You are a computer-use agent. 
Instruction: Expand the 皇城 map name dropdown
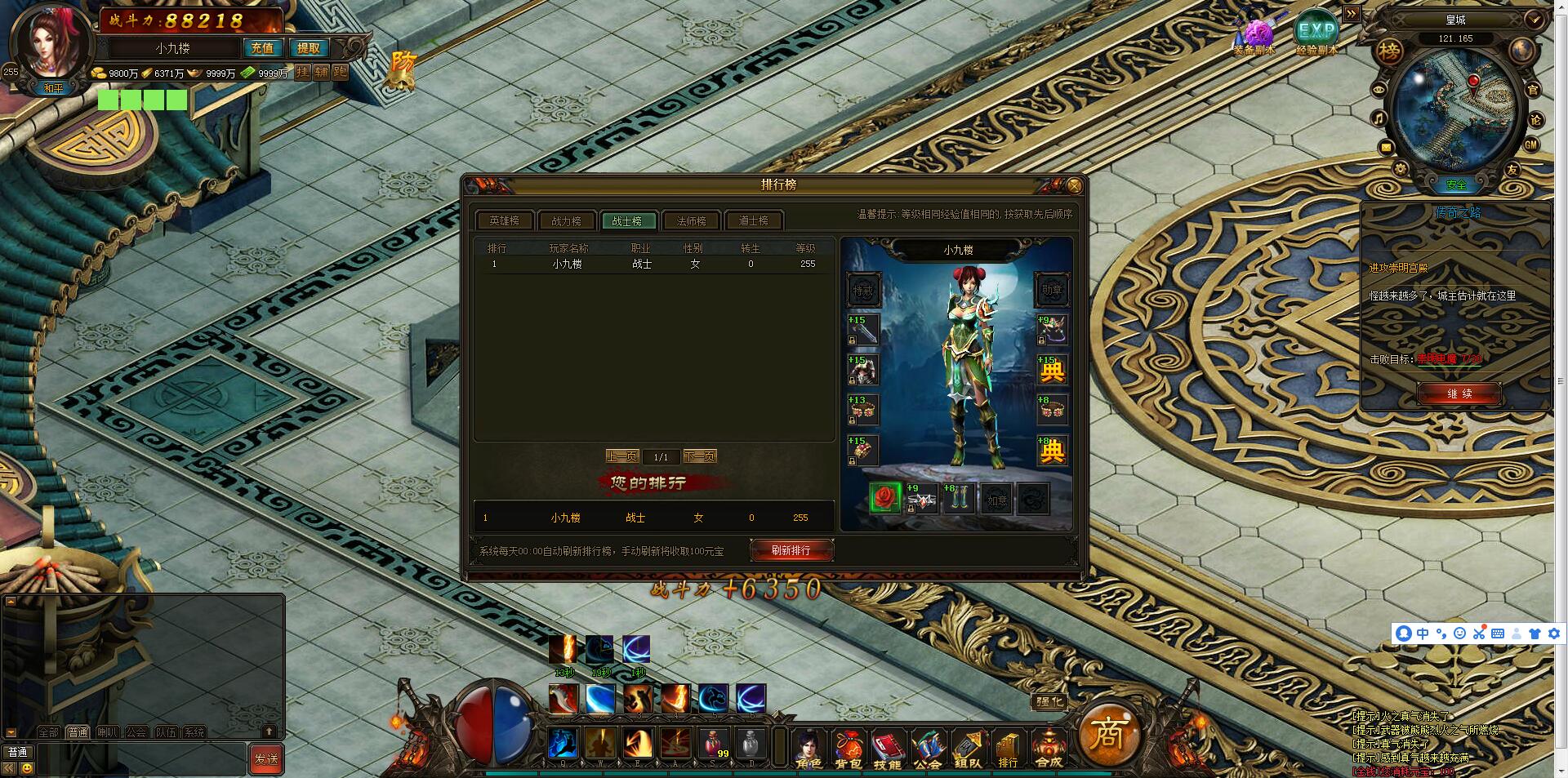[x=1533, y=20]
